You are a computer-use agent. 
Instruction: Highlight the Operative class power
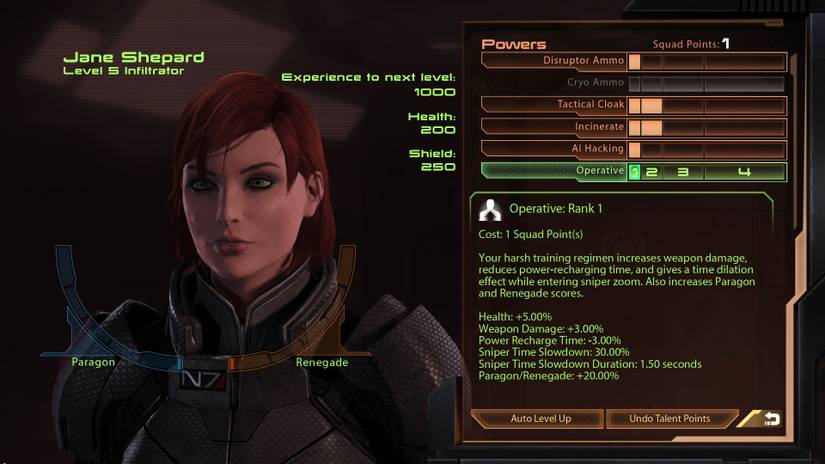tap(556, 171)
